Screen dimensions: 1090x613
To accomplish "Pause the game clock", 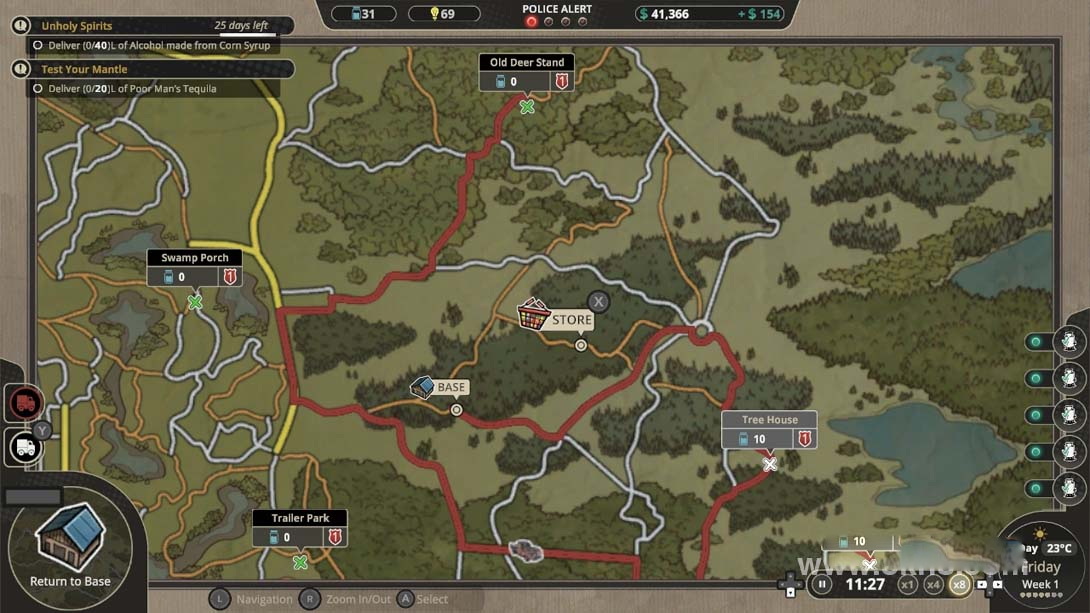I will [x=822, y=584].
